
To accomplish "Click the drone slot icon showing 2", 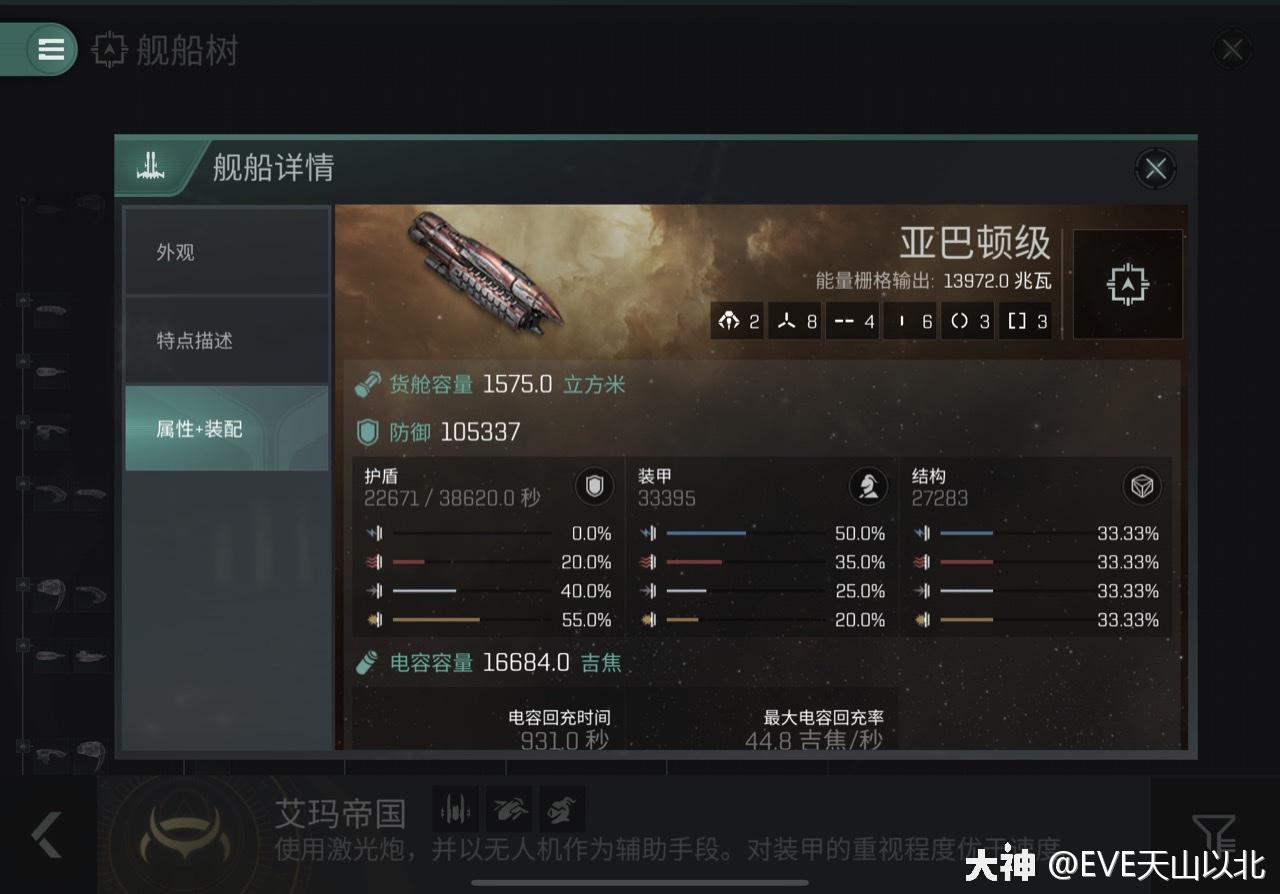I will [737, 321].
